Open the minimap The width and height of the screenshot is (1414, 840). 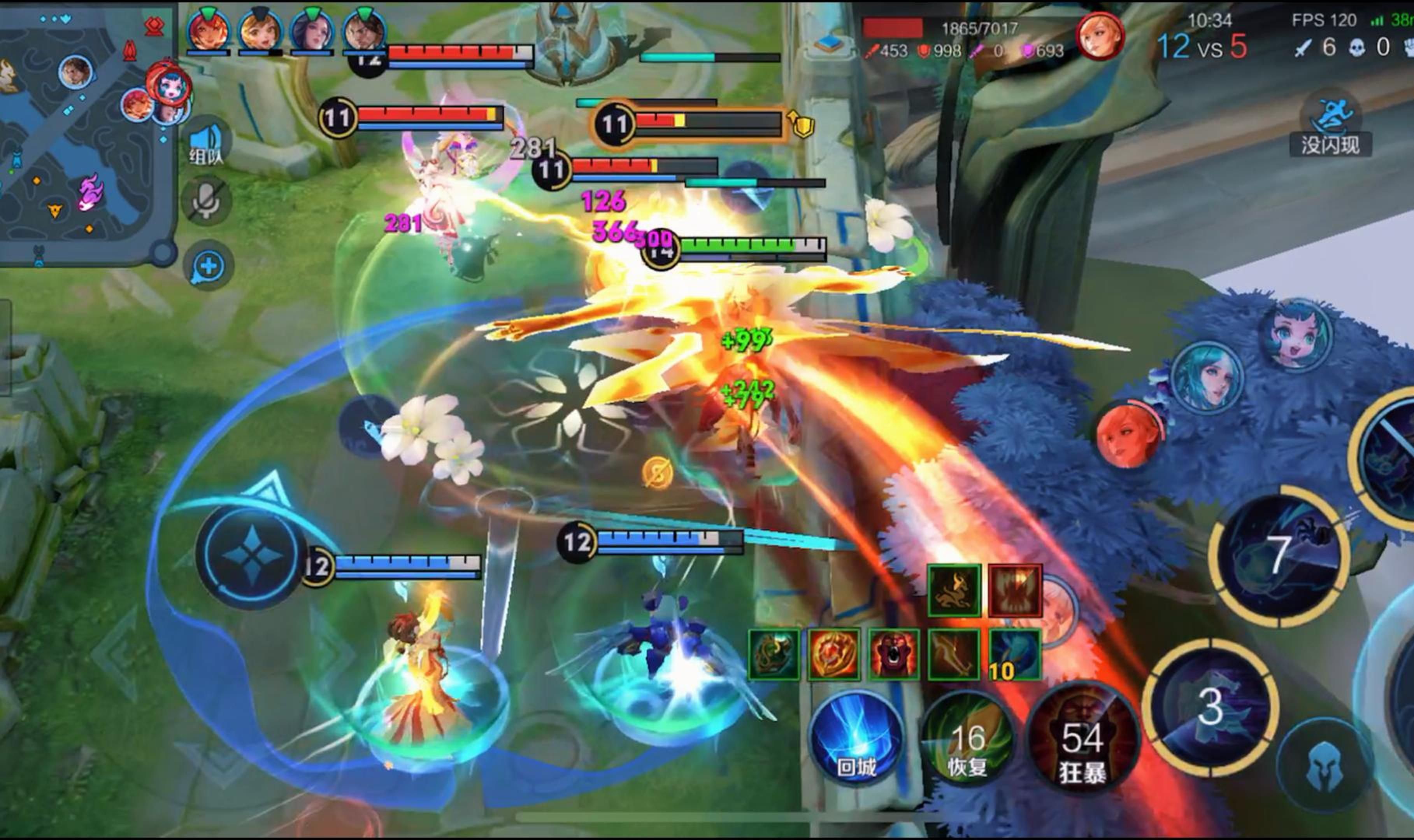[x=85, y=133]
